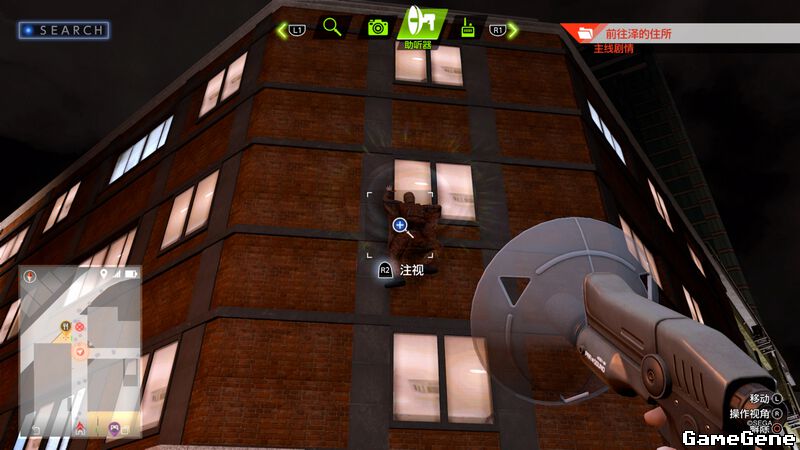The image size is (800, 450).
Task: Click the minimap compass icon
Action: pyautogui.click(x=30, y=278)
